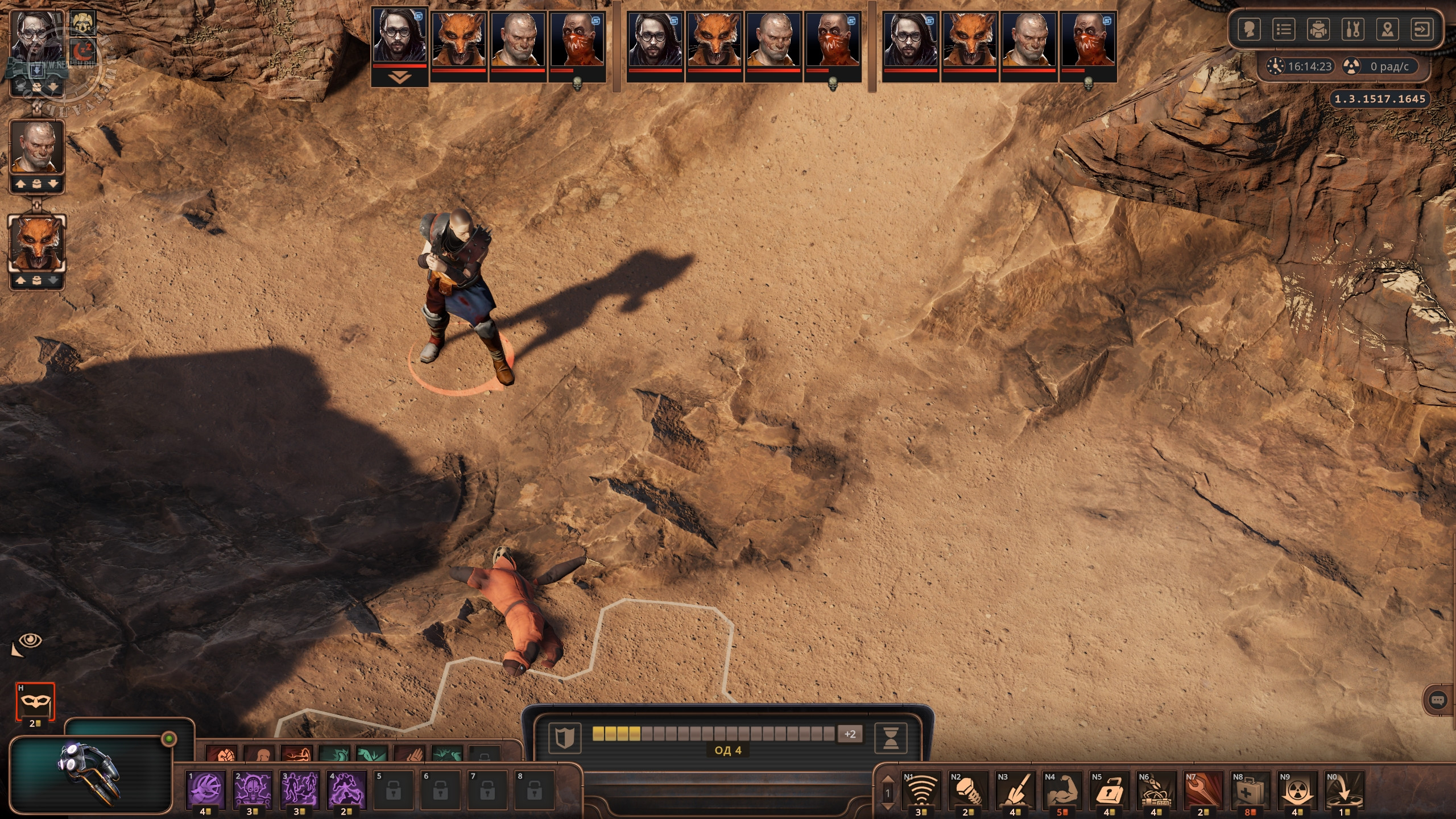This screenshot has width=1456, height=819.
Task: Activate the shield defense button
Action: click(x=564, y=737)
